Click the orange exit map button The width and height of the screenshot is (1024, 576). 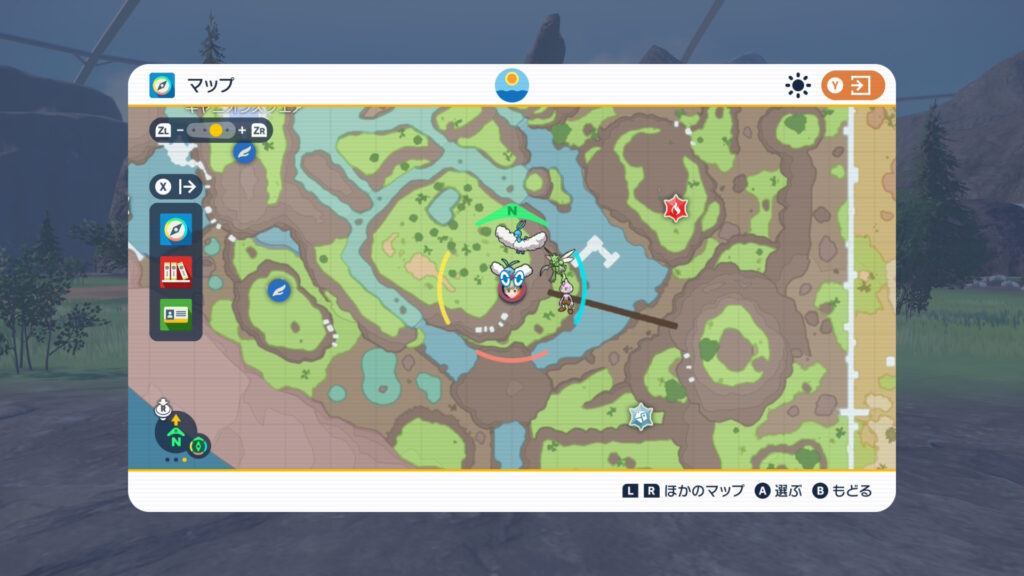click(853, 86)
